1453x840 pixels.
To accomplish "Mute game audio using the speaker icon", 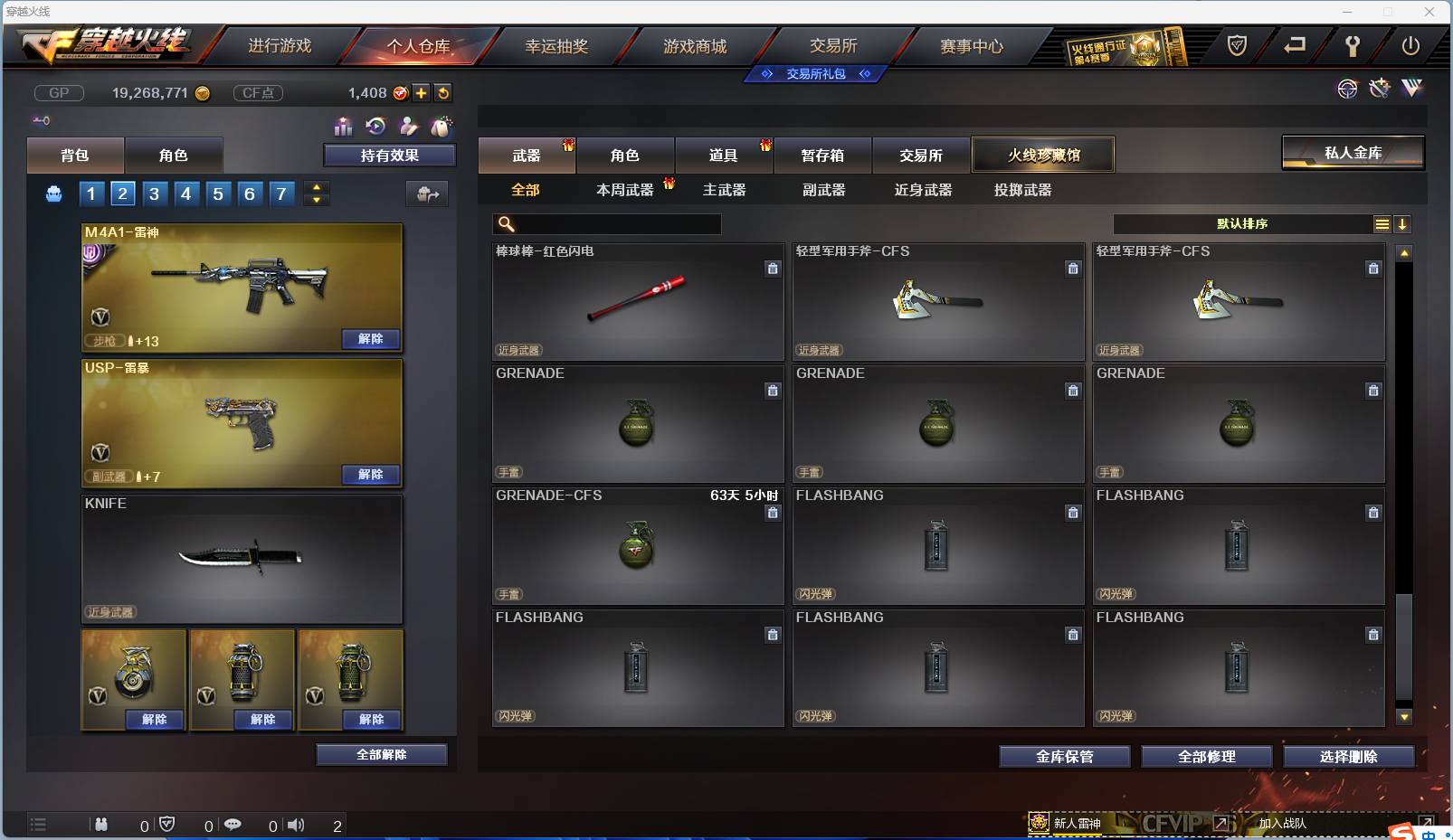I will point(295,825).
